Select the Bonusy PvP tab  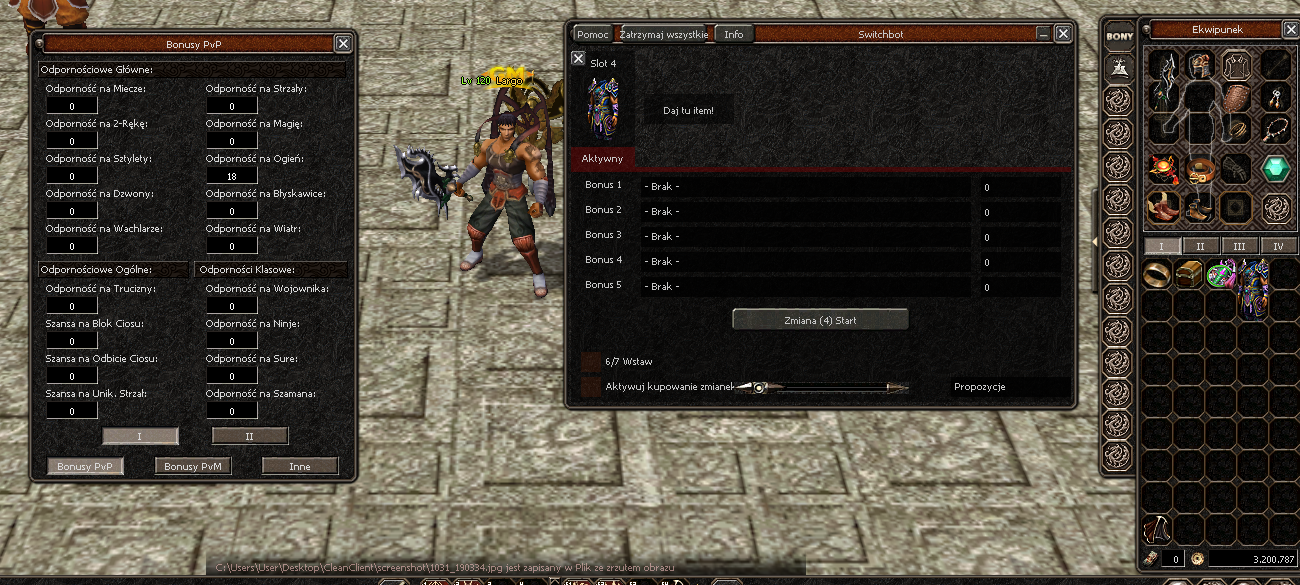coord(86,466)
